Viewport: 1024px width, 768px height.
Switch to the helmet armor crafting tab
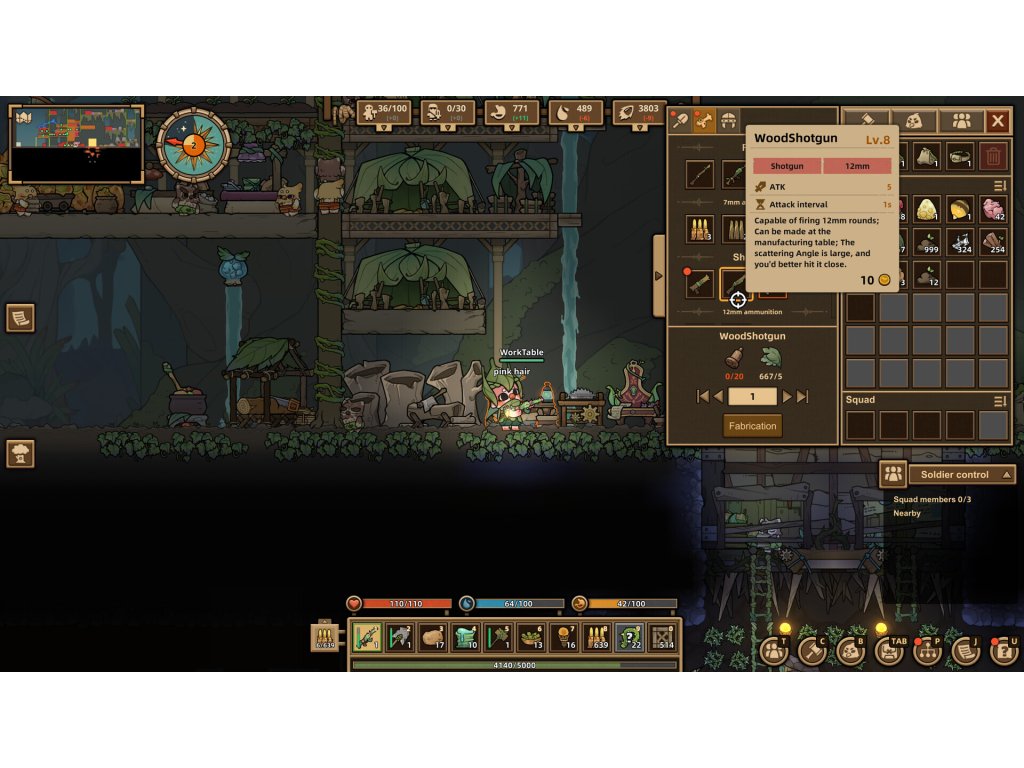pyautogui.click(x=729, y=121)
